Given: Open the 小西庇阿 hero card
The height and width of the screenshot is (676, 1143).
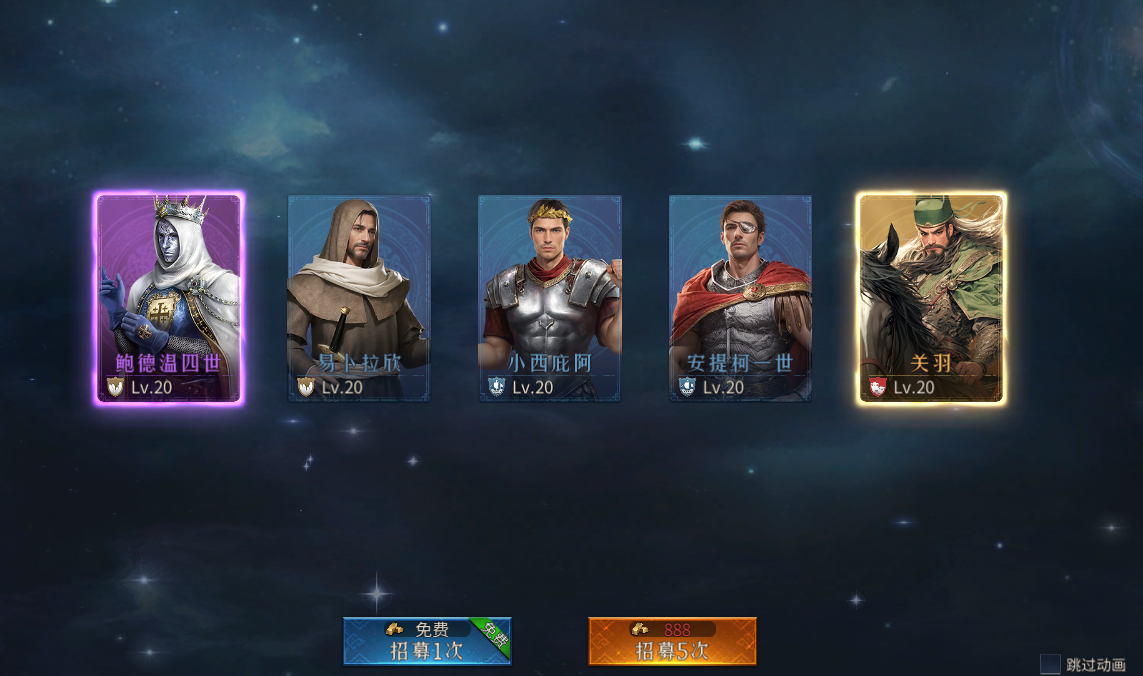Looking at the screenshot, I should [550, 298].
